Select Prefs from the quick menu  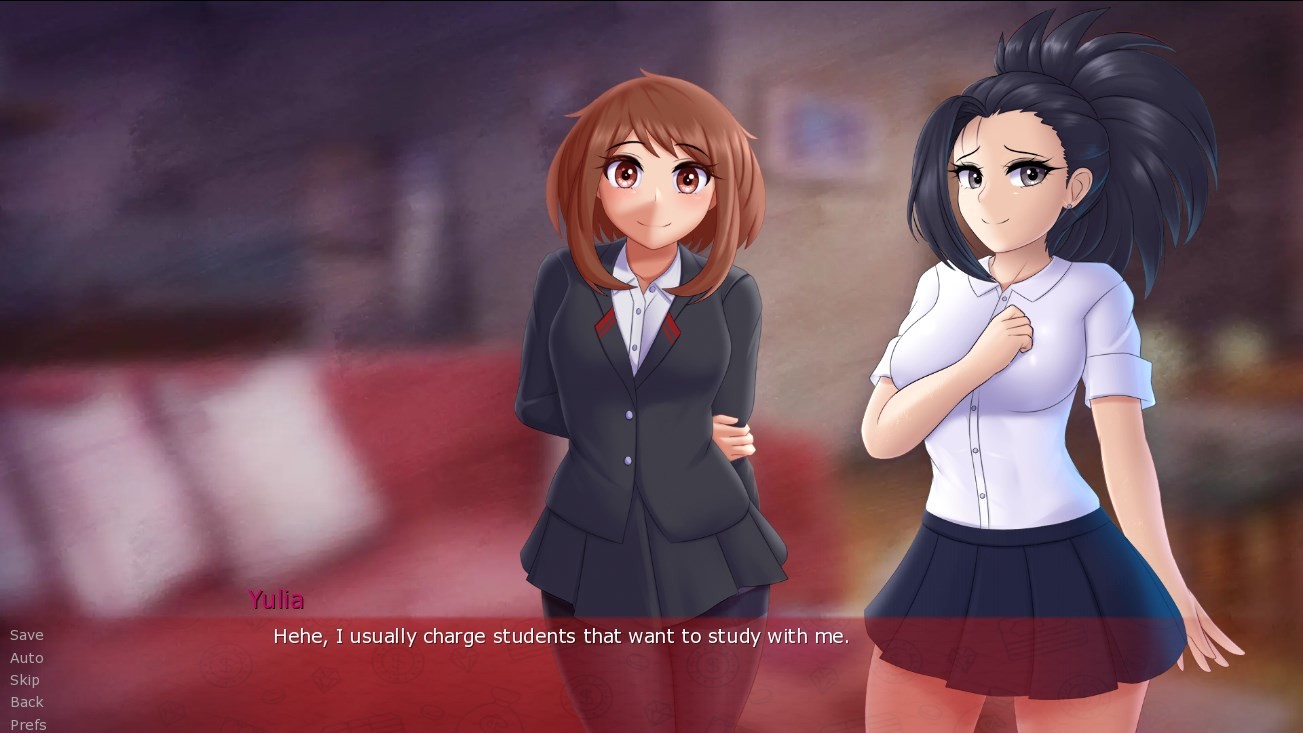[27, 723]
